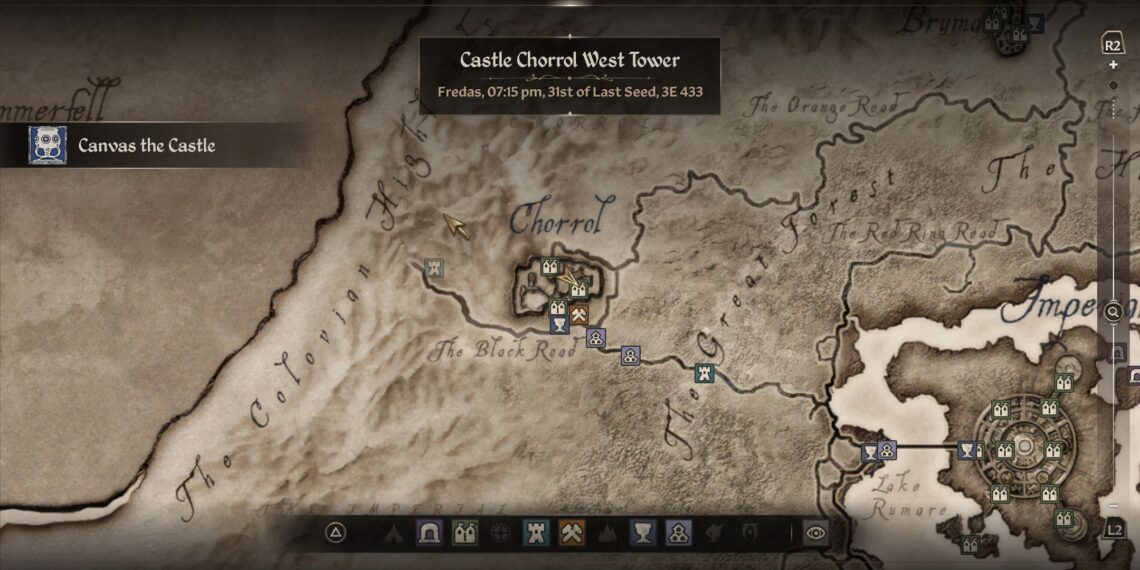Select the chalice wayshrine marker below Chorrol
This screenshot has width=1140, height=570.
pos(558,324)
